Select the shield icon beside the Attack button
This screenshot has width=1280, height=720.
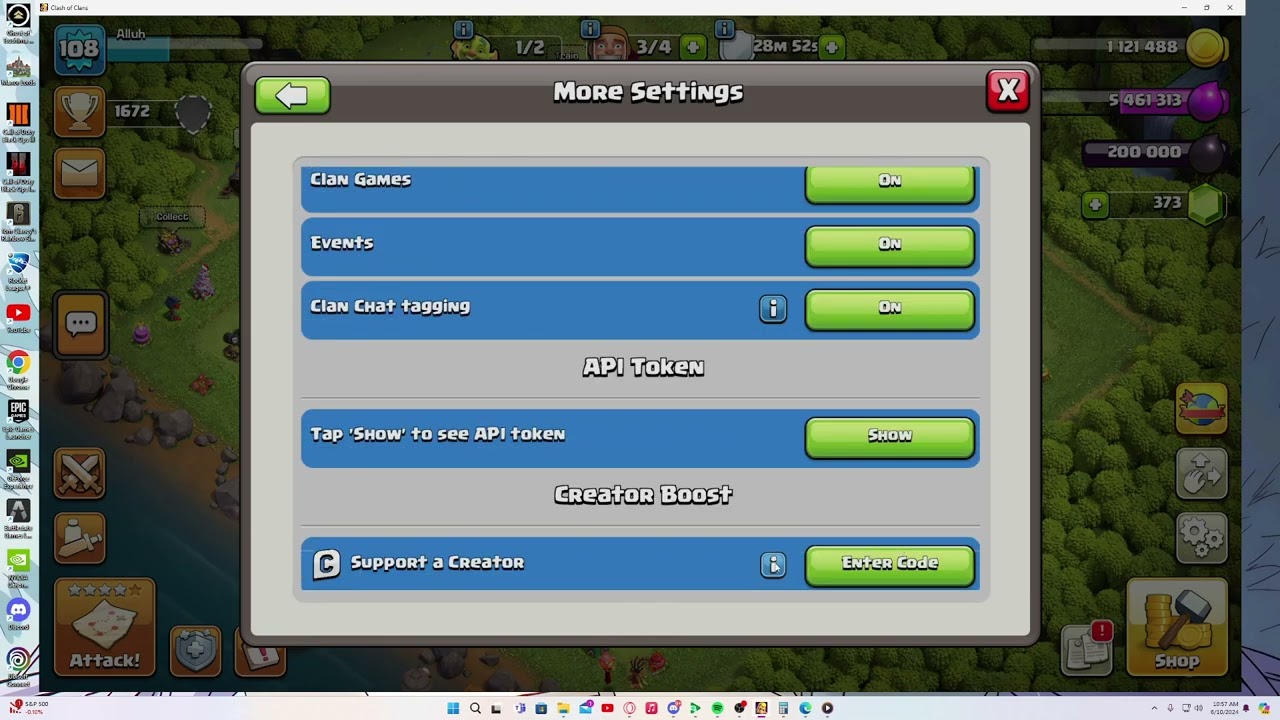pos(195,650)
